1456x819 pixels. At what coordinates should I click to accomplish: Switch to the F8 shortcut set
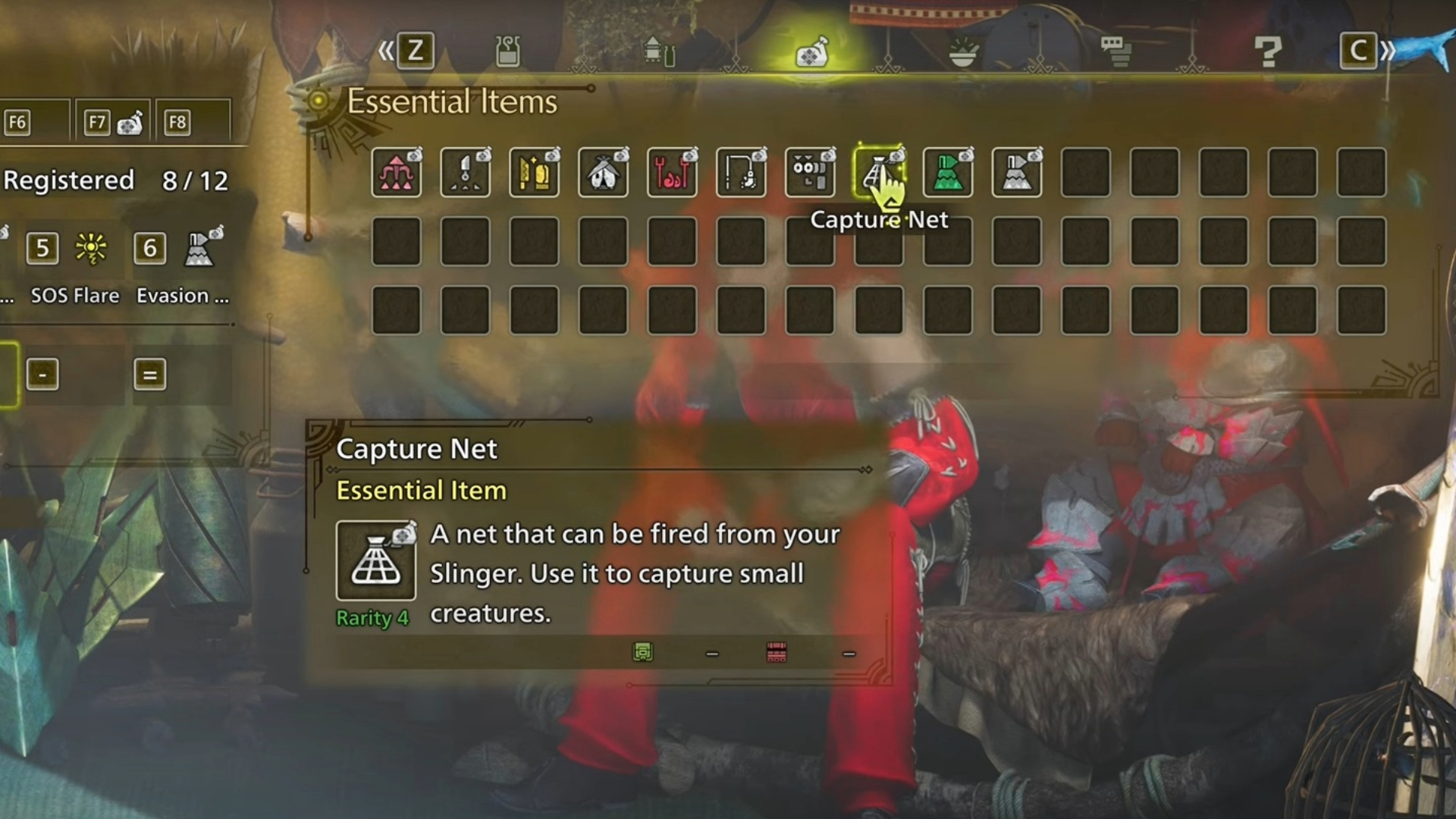click(193, 121)
